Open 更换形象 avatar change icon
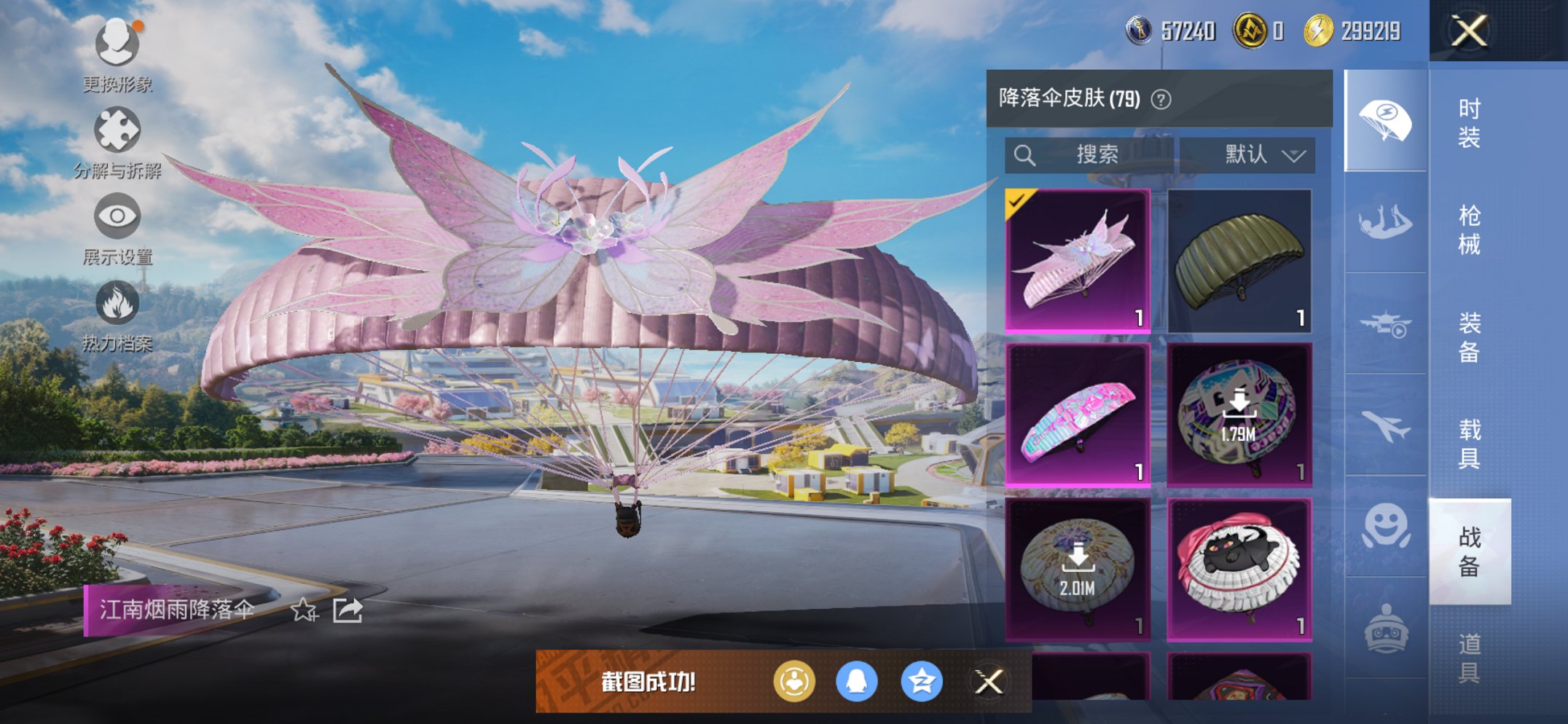This screenshot has width=1568, height=724. pyautogui.click(x=117, y=44)
